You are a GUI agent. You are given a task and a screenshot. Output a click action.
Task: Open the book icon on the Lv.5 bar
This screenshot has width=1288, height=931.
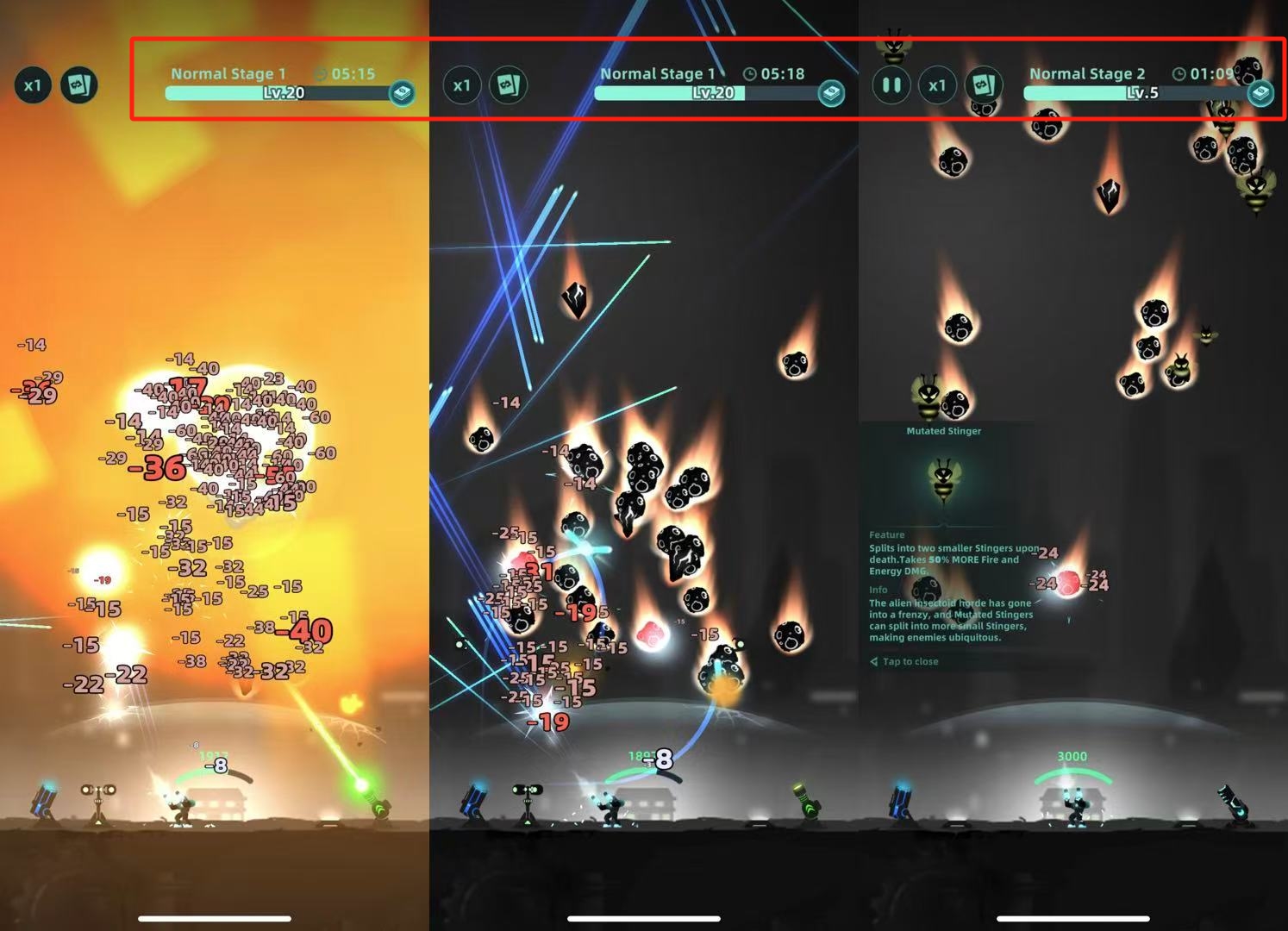[x=1260, y=92]
